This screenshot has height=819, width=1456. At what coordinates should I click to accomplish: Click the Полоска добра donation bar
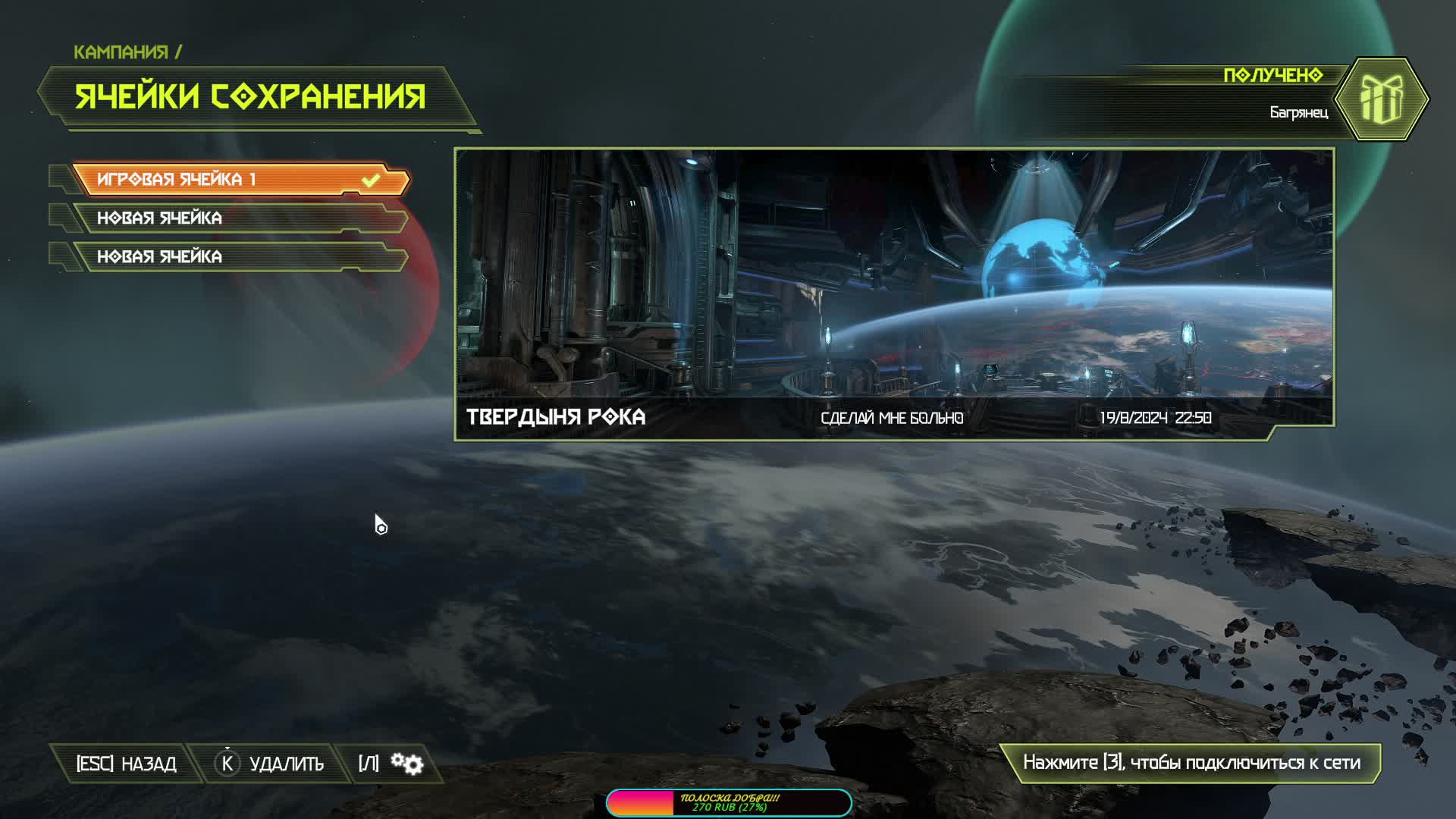729,802
